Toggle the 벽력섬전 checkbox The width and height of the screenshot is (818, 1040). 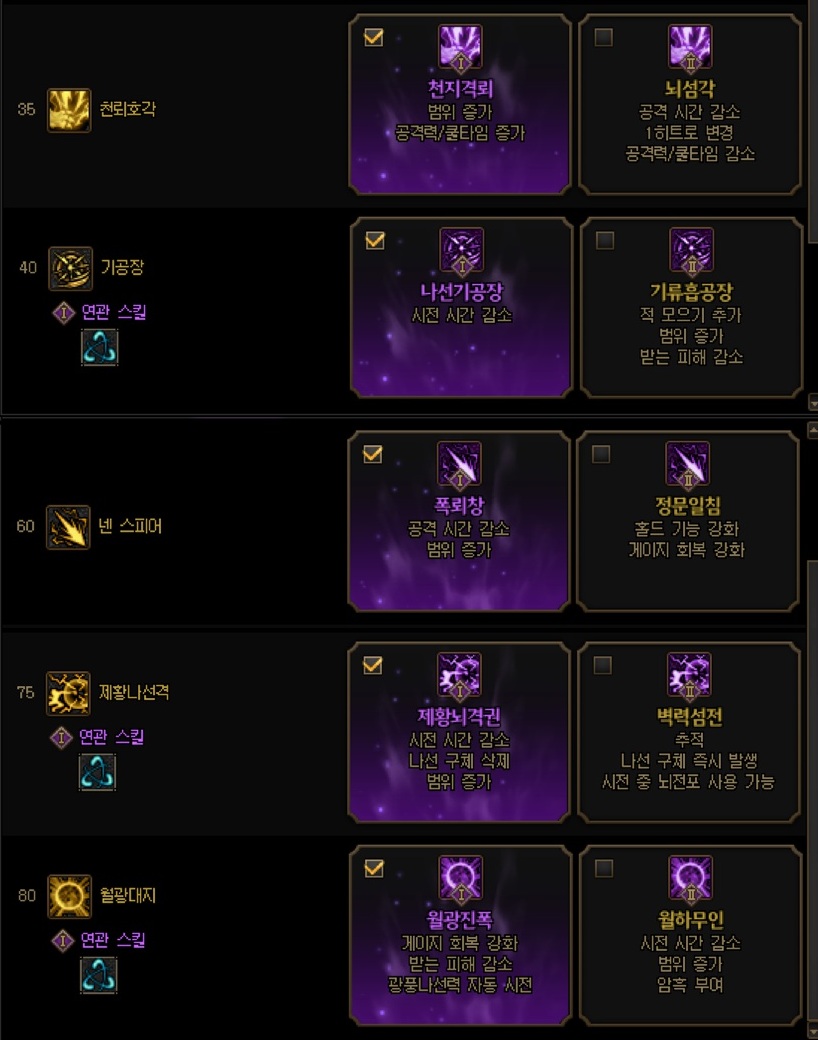[x=602, y=665]
